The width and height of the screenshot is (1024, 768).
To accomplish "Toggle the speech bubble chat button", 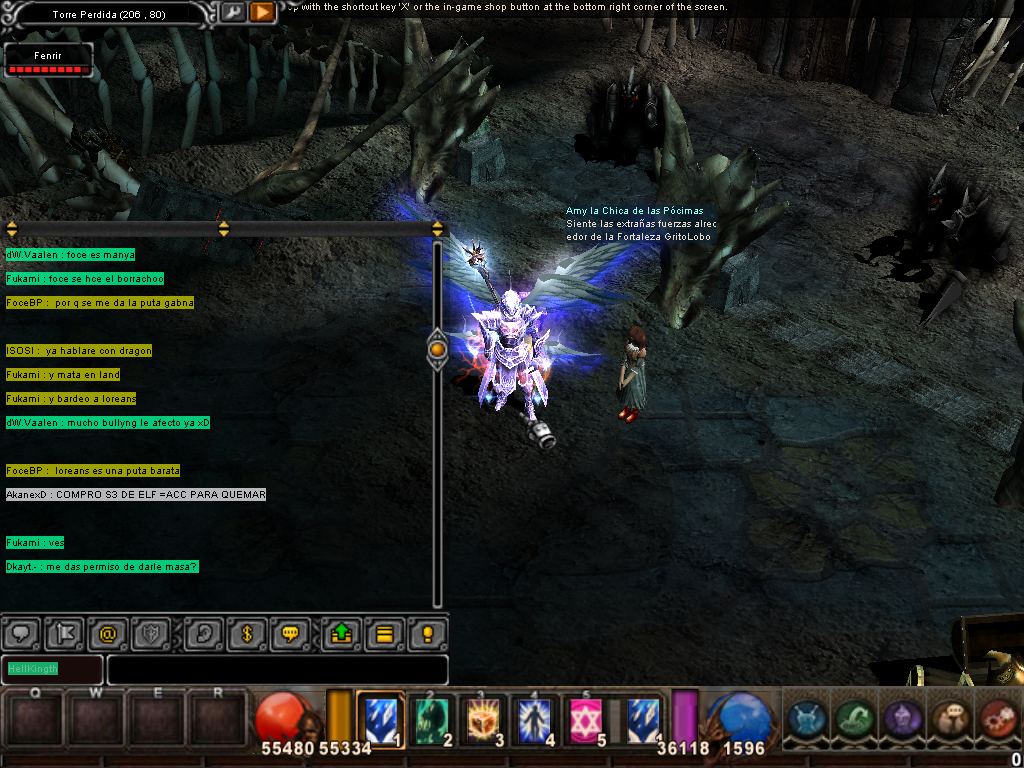I will (x=20, y=634).
